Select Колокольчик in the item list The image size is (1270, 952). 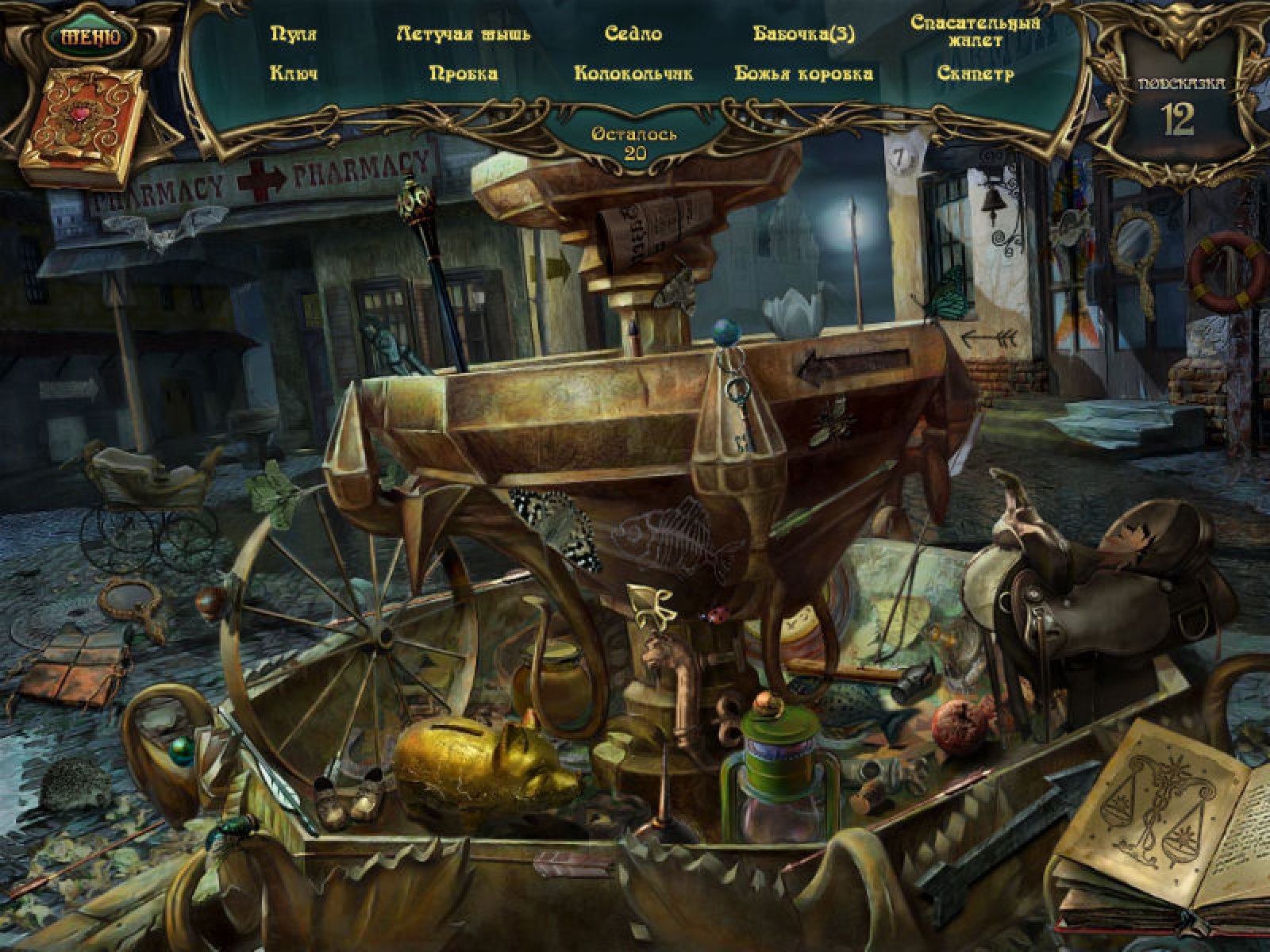tap(633, 74)
